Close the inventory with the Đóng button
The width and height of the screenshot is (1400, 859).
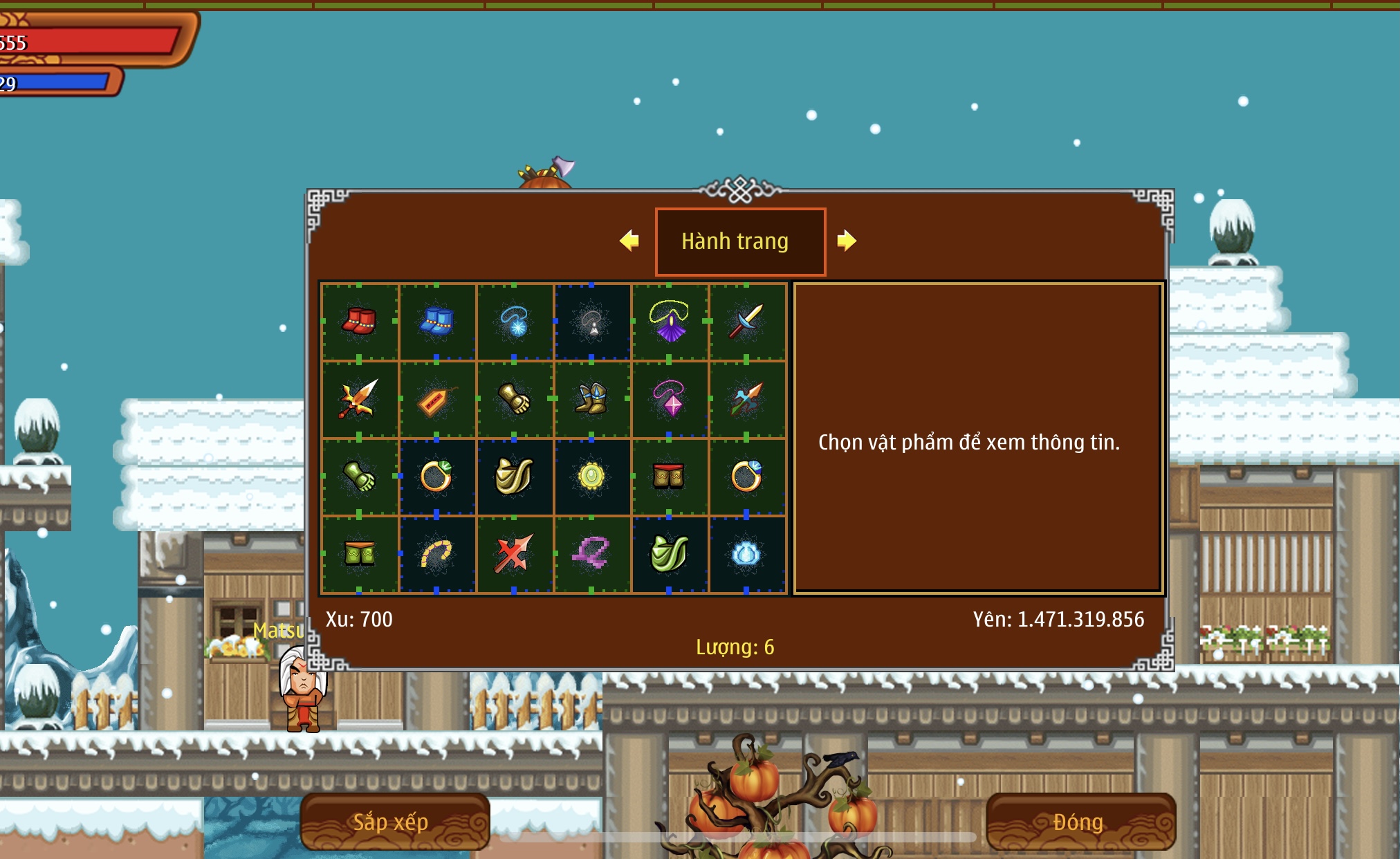click(x=1080, y=822)
